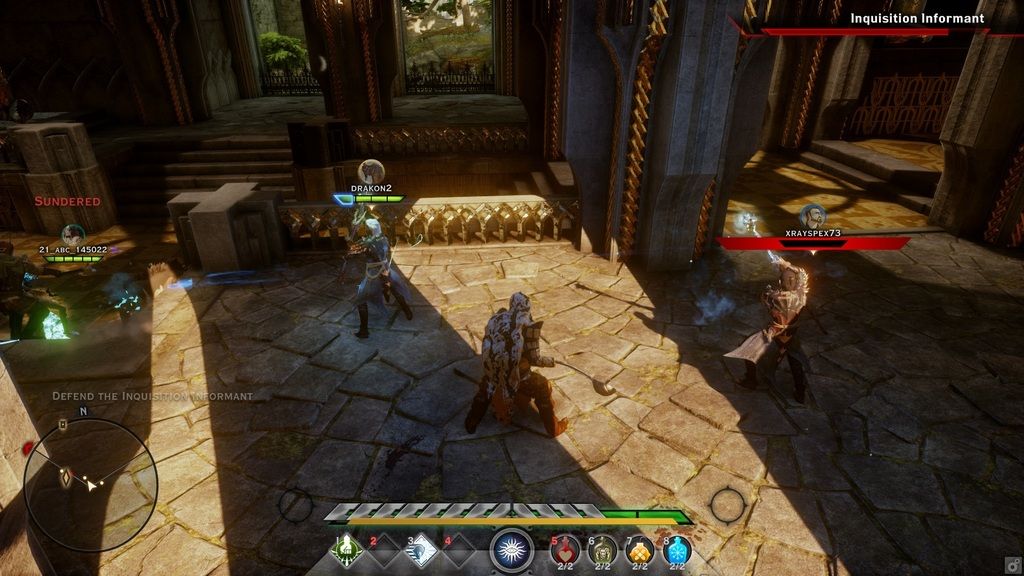The width and height of the screenshot is (1024, 576).
Task: Activate the green warrior ability in slot 1
Action: click(345, 549)
